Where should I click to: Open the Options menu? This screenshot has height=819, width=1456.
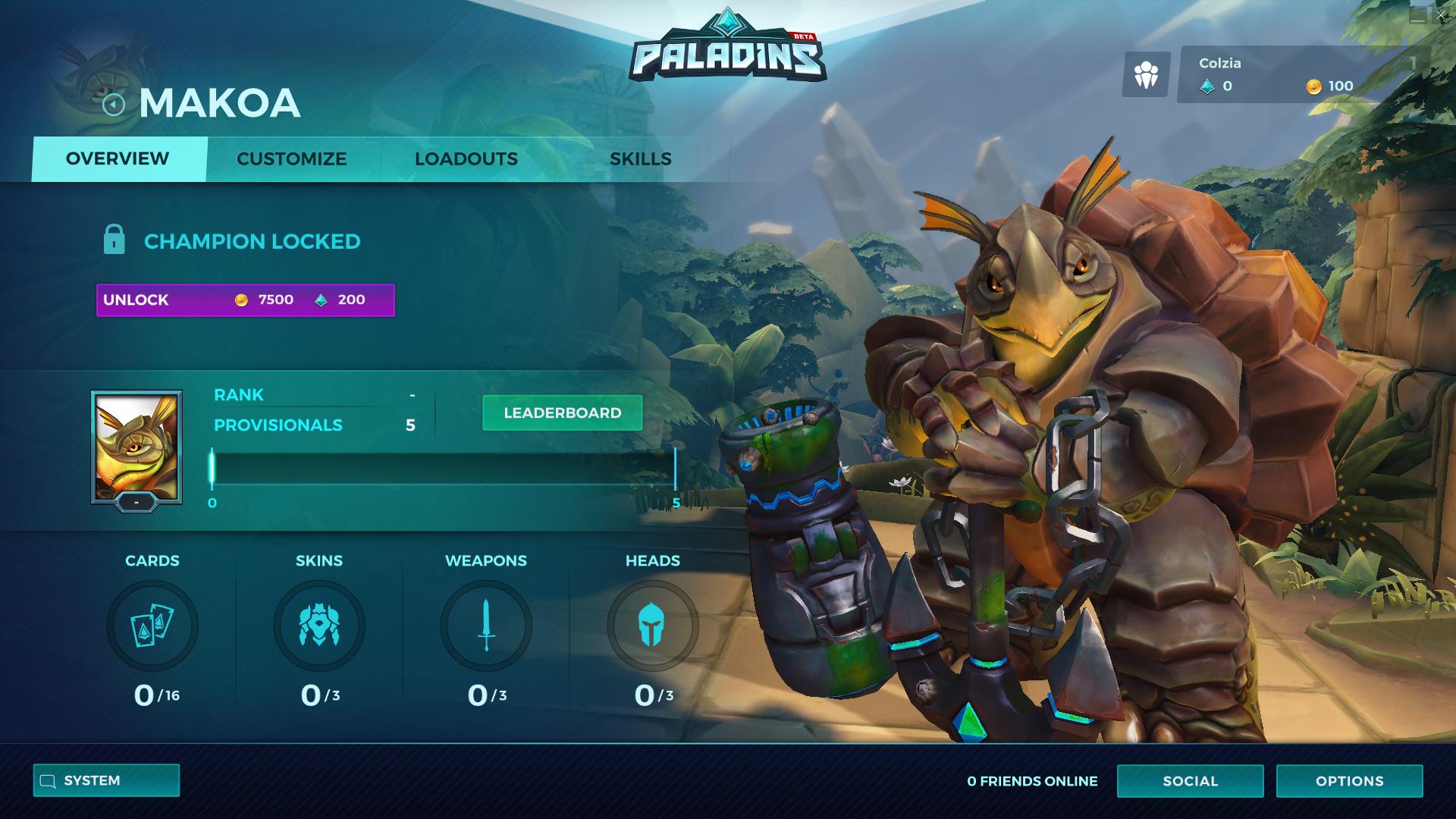coord(1349,781)
